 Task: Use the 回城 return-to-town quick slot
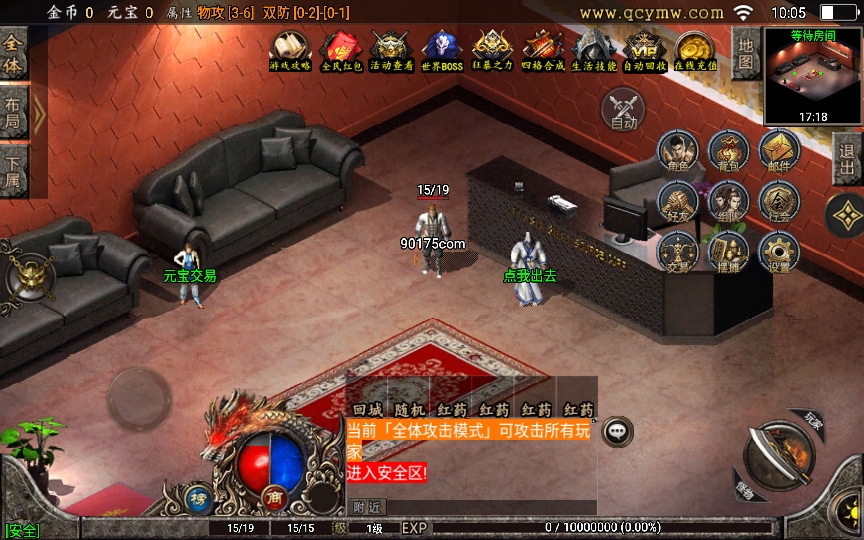click(x=367, y=410)
